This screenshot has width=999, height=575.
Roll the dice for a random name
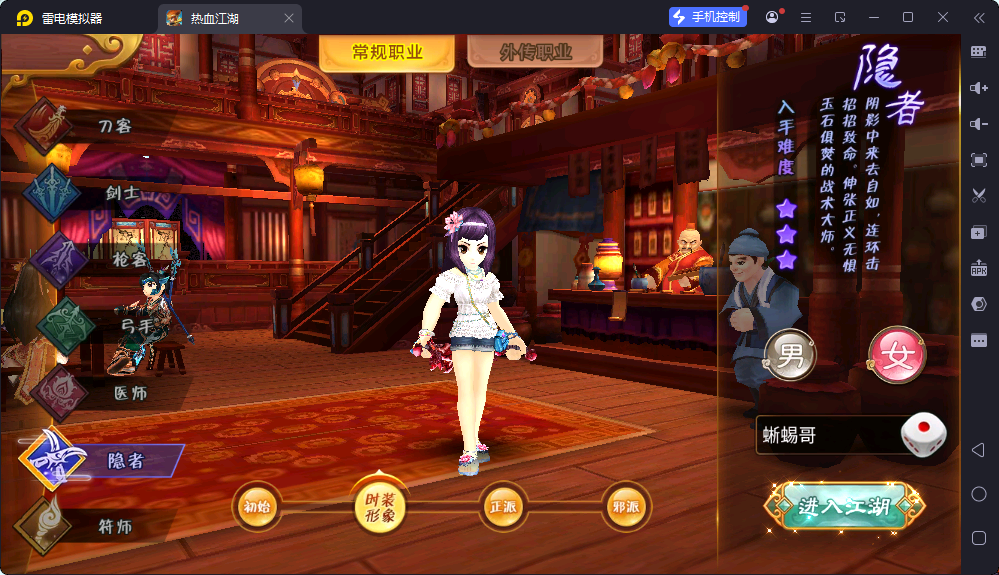pos(923,435)
